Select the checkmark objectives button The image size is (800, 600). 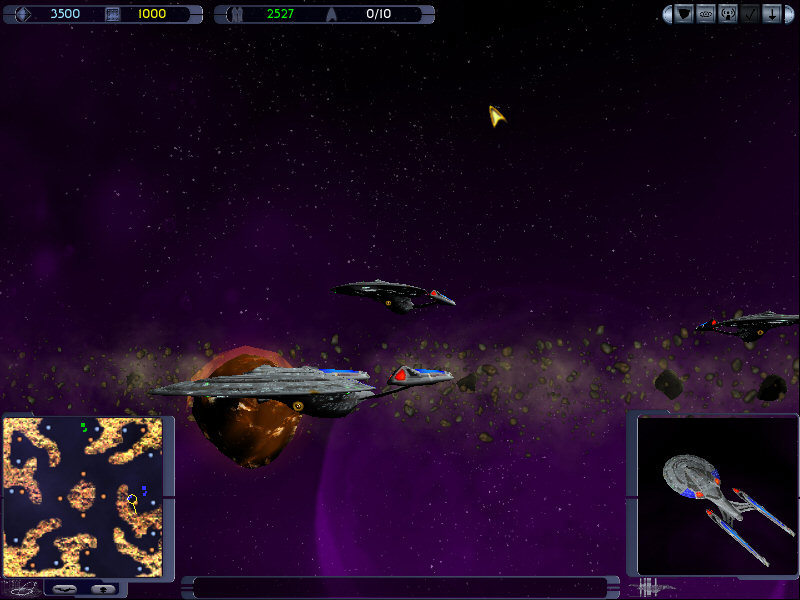point(750,14)
